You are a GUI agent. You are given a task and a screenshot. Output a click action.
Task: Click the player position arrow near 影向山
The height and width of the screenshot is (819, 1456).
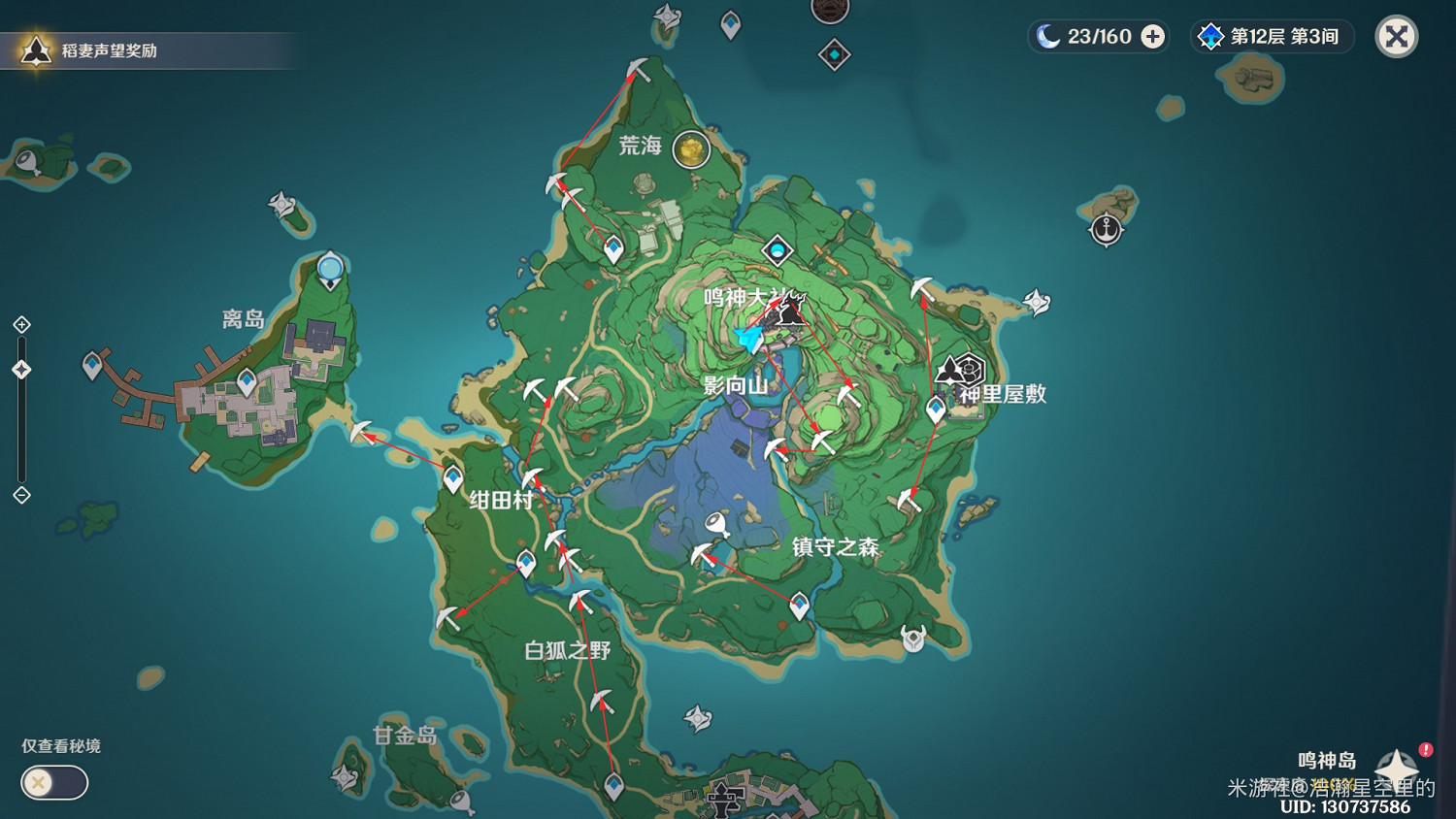pos(747,340)
